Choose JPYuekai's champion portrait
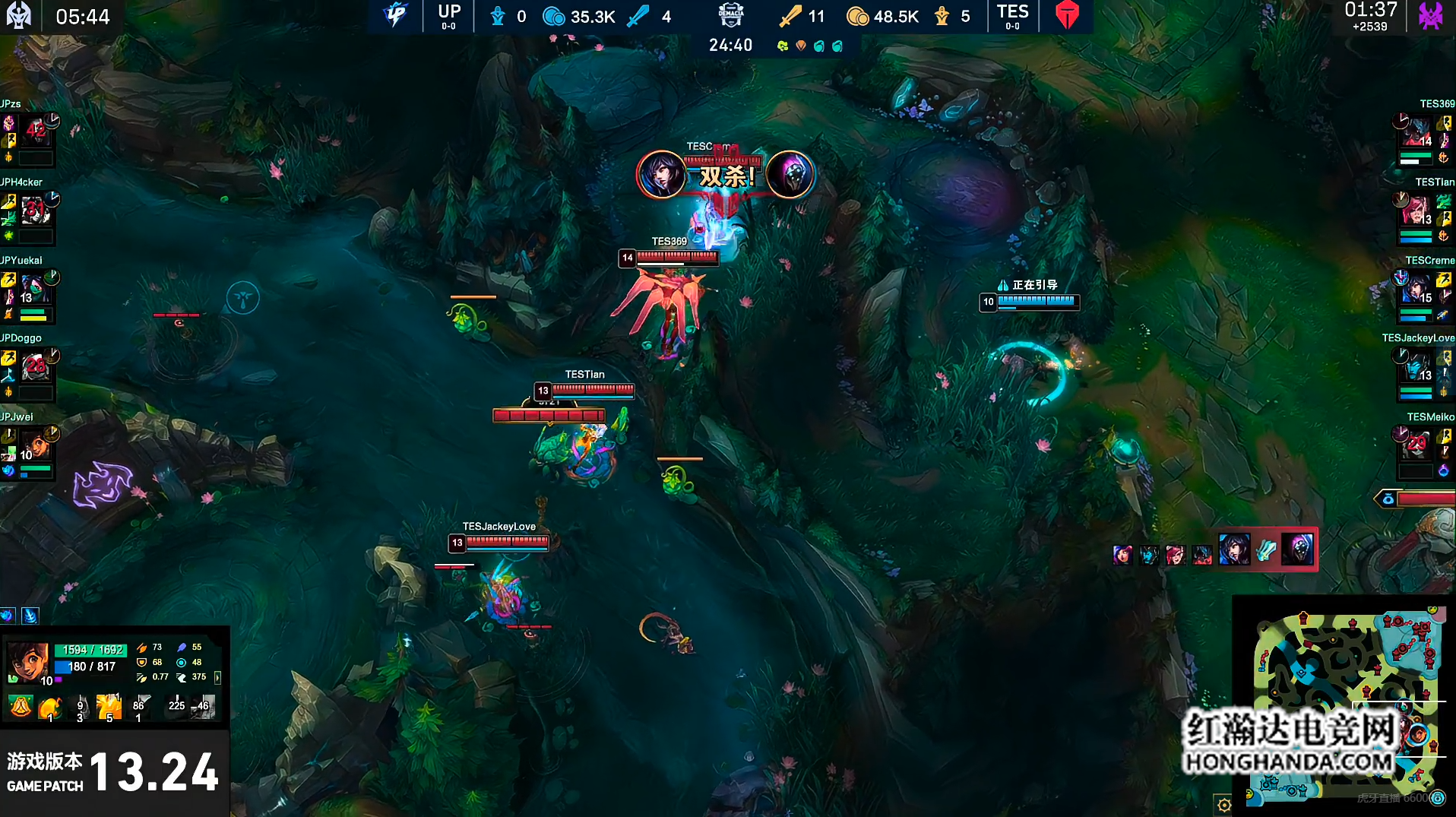 pos(36,289)
